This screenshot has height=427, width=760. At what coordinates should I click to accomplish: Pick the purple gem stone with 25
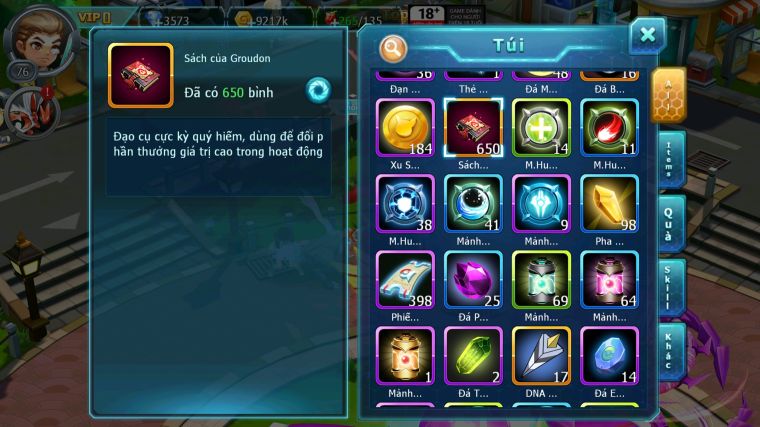pyautogui.click(x=473, y=280)
